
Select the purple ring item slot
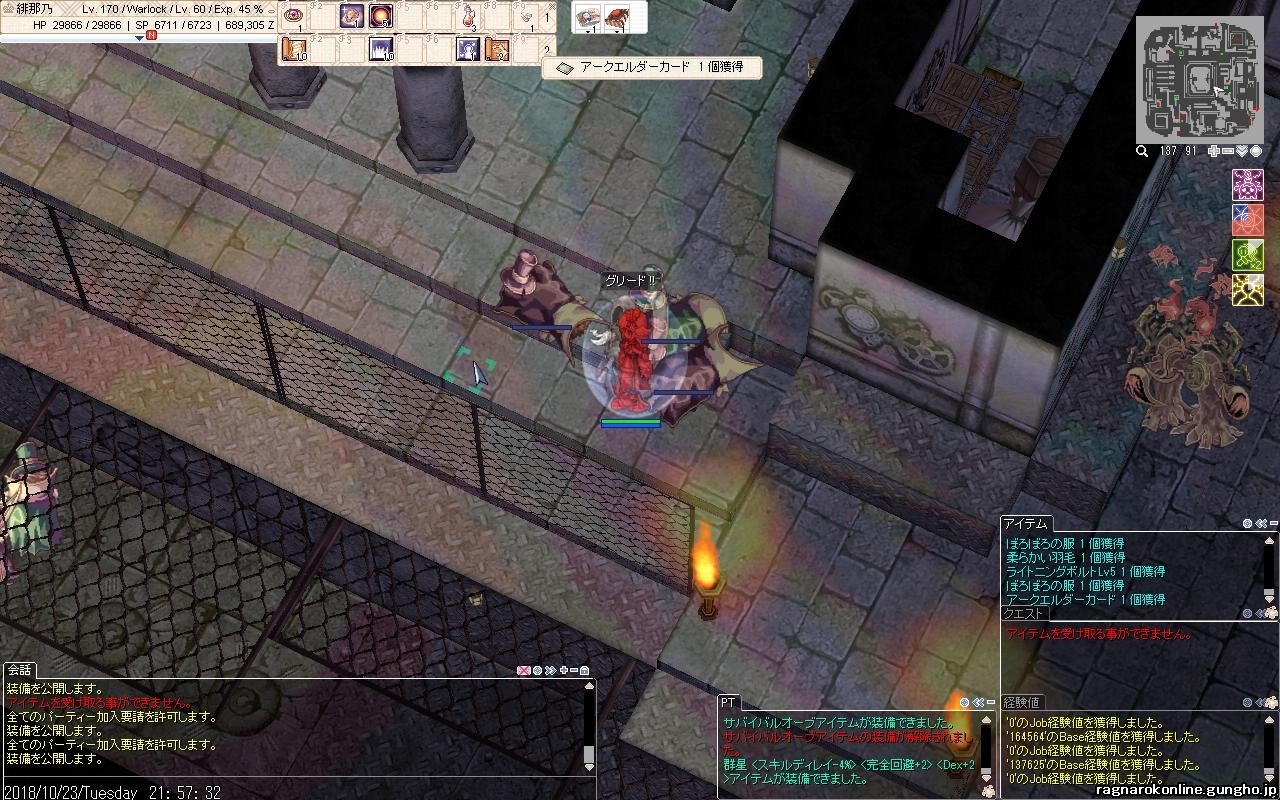coord(294,17)
